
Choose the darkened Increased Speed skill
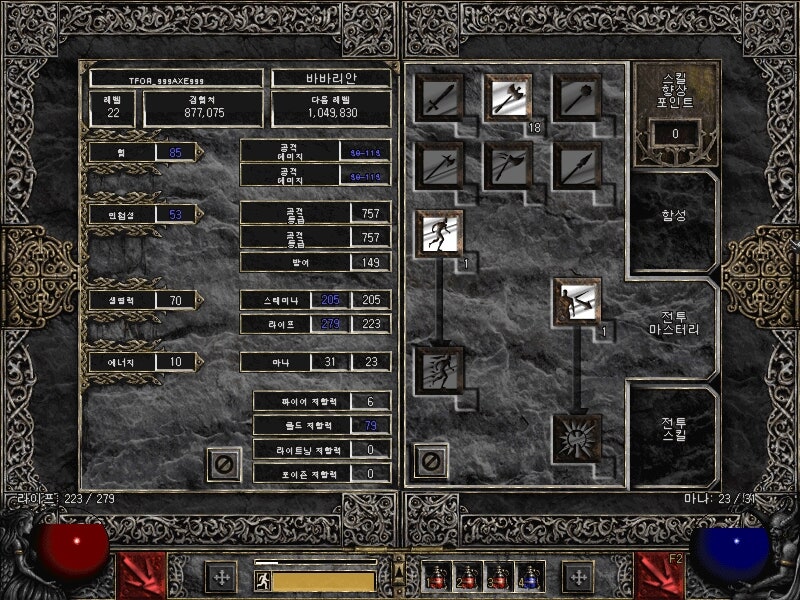click(439, 370)
